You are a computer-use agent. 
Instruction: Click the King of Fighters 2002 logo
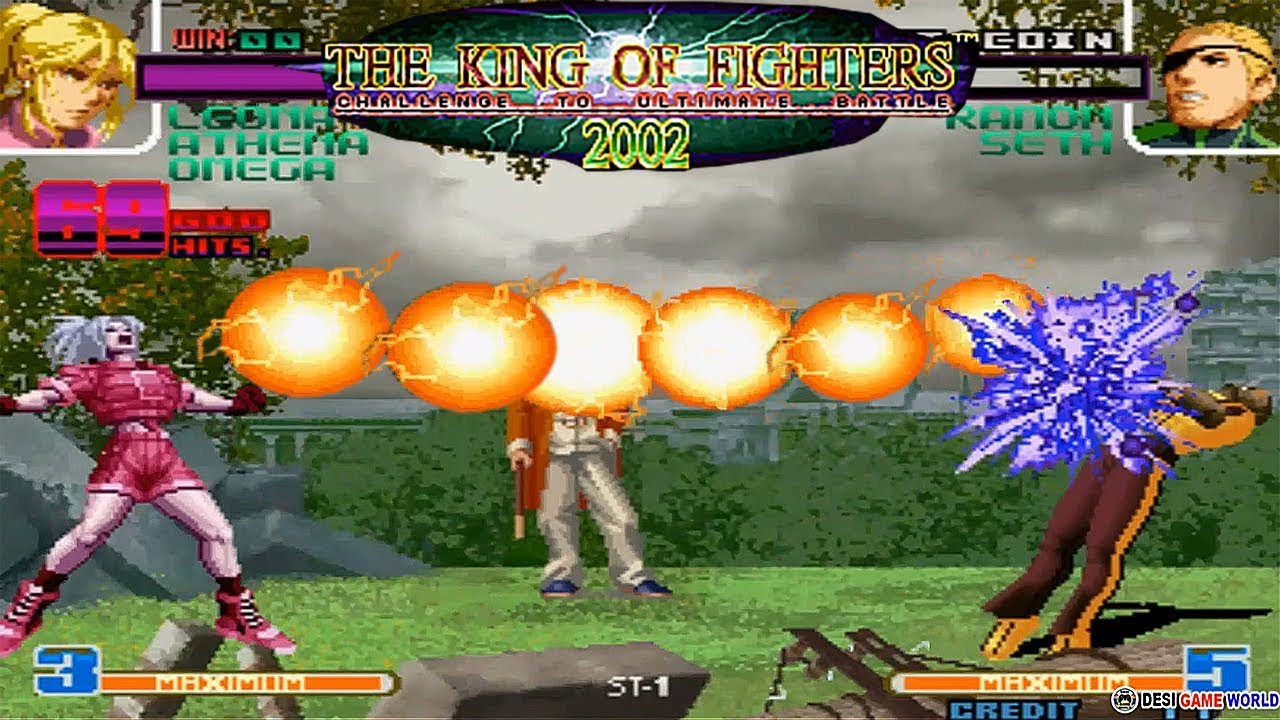point(640,85)
